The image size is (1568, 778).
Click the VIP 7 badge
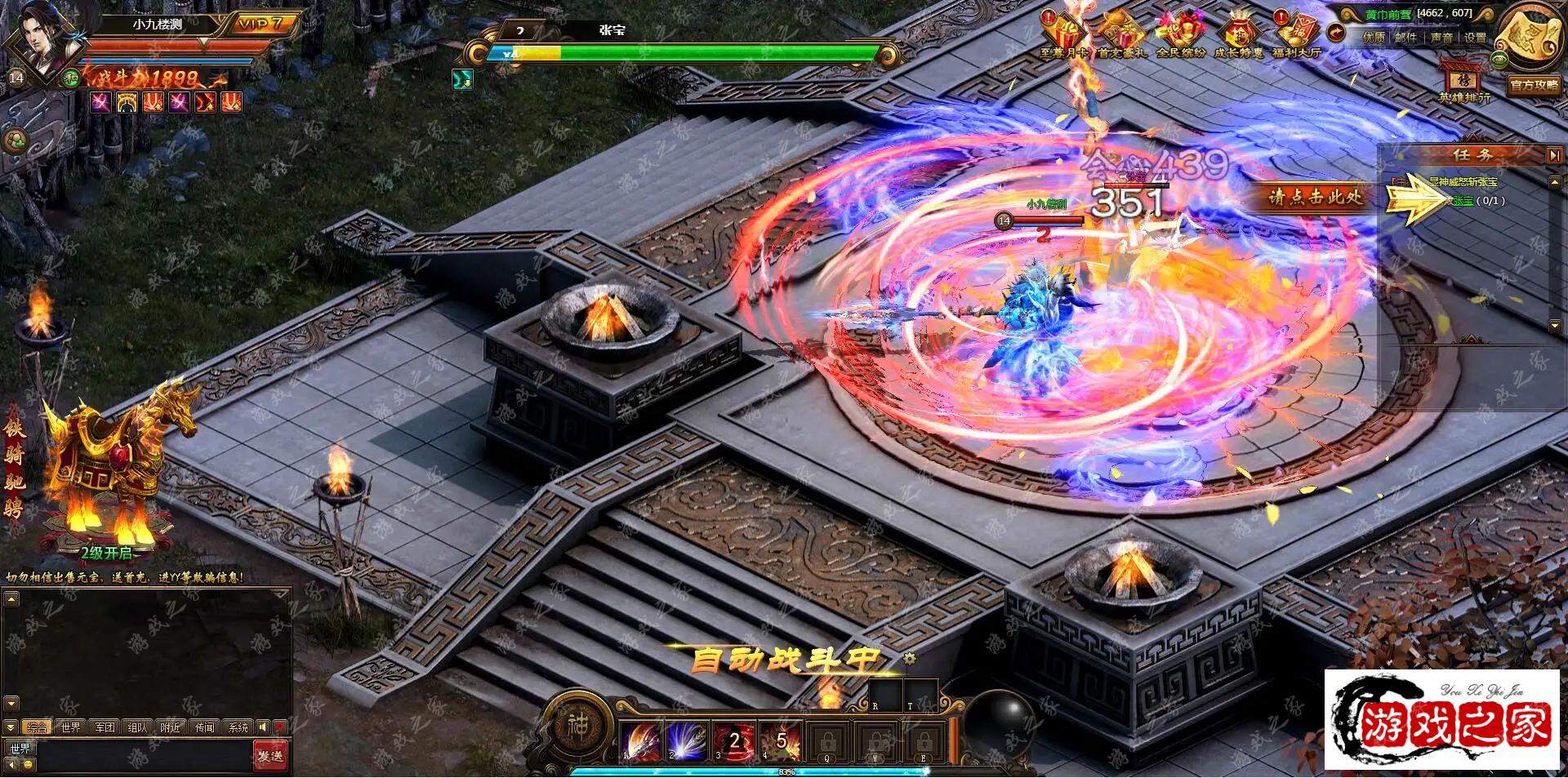tap(260, 24)
